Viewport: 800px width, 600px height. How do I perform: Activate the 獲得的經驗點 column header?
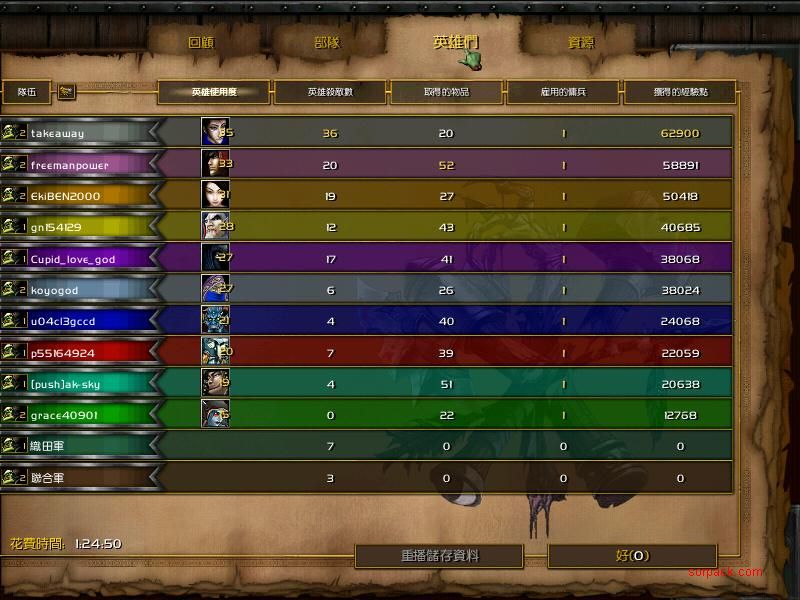click(x=680, y=92)
